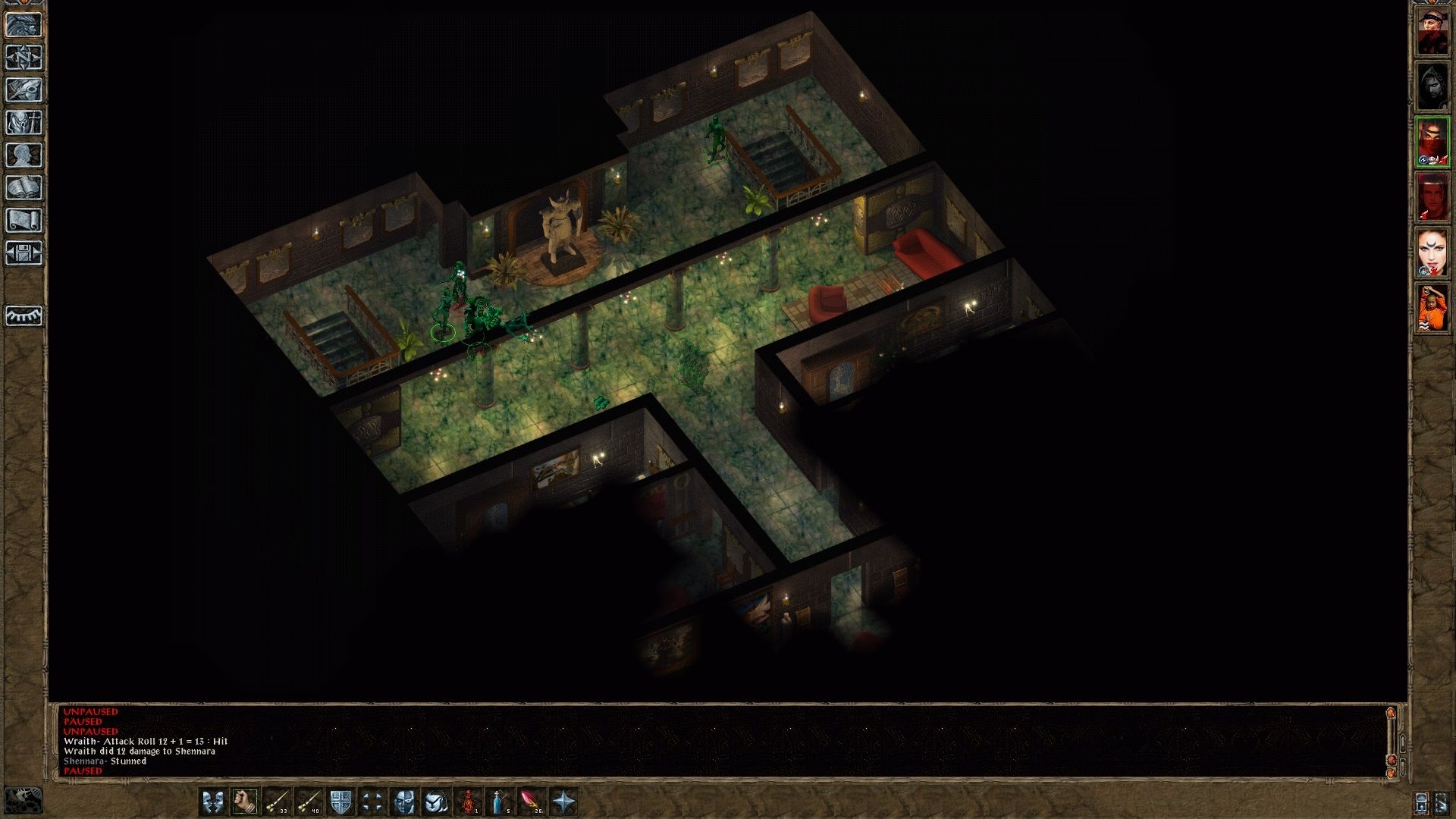Viewport: 1456px width, 819px height.
Task: Activate the shield guard action
Action: click(x=340, y=802)
